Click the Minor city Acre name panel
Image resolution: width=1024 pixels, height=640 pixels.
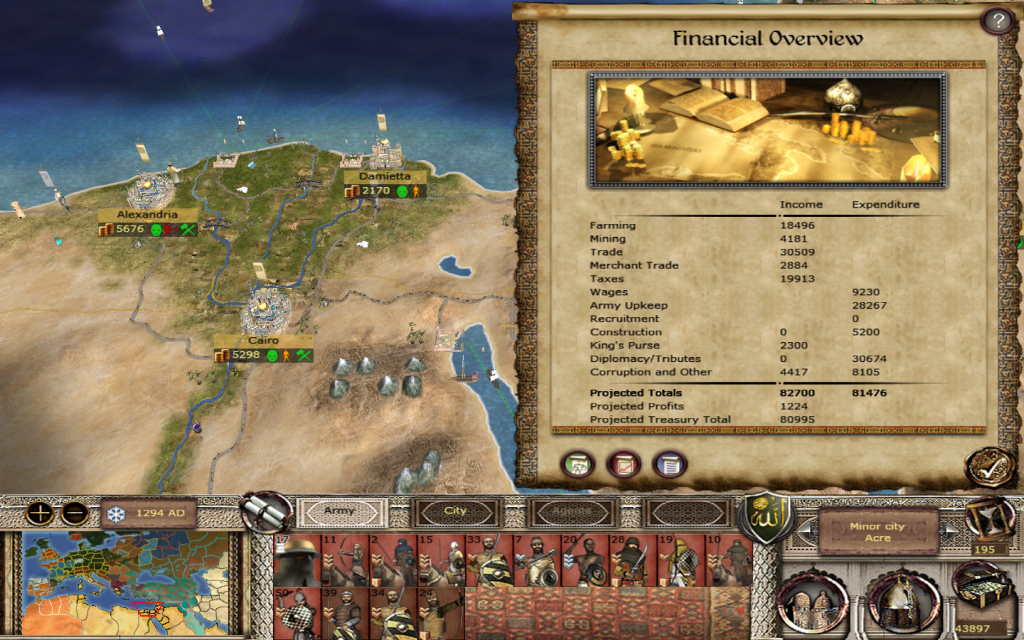click(x=877, y=531)
